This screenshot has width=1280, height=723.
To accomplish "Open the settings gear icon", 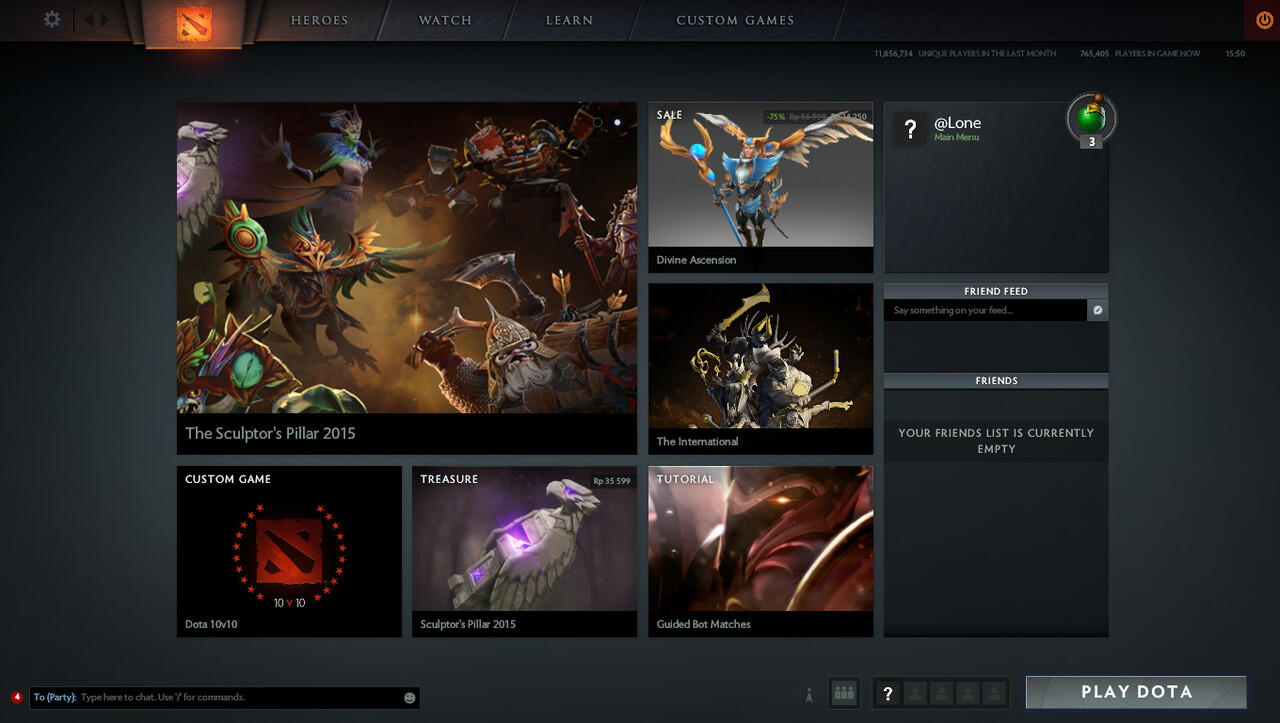I will click(x=52, y=19).
